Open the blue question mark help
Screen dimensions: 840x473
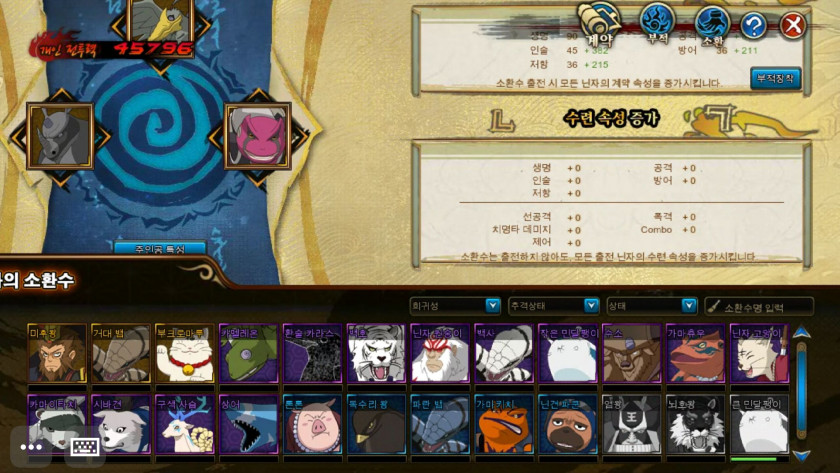point(754,25)
